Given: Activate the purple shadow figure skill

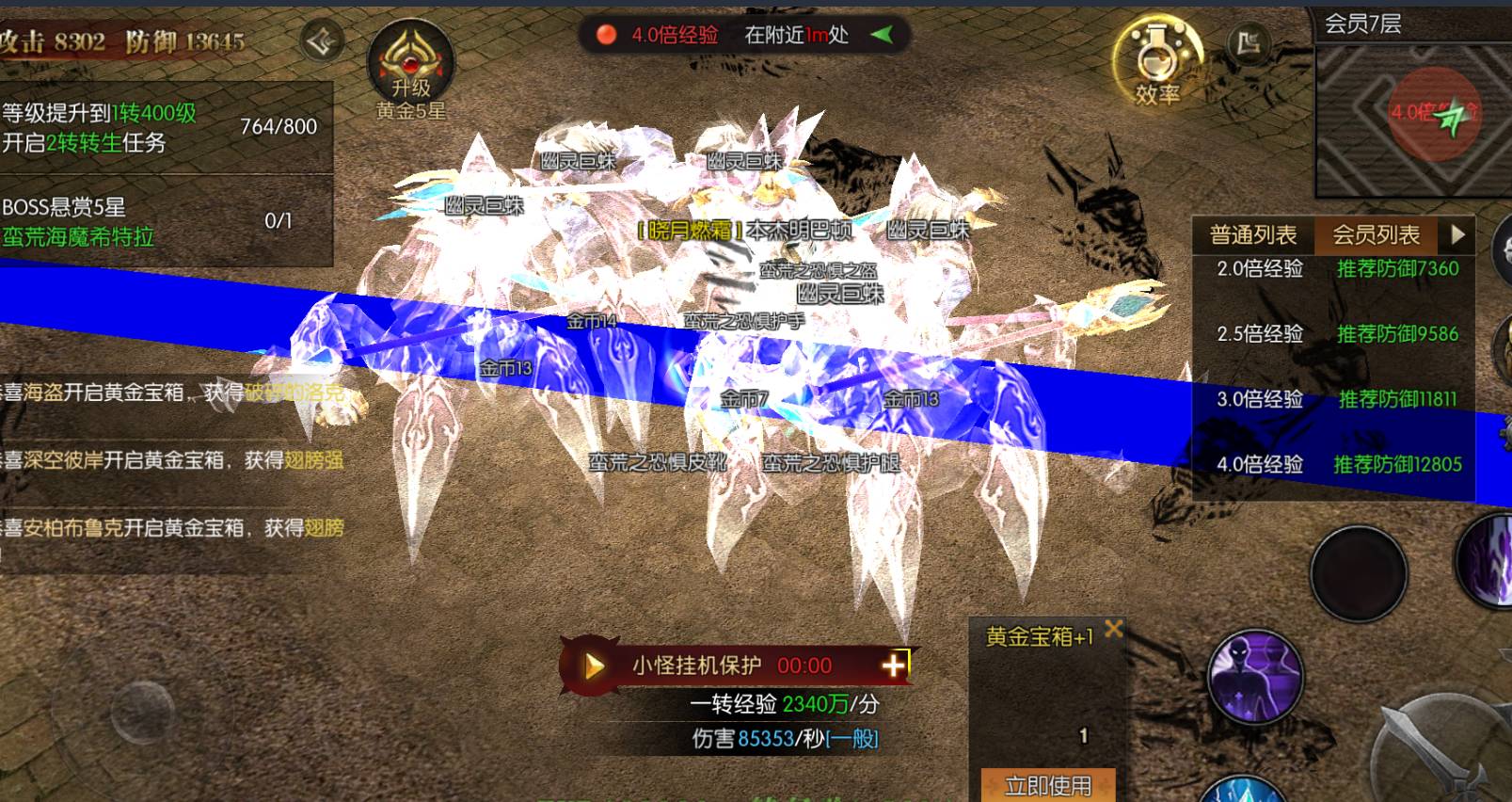Looking at the screenshot, I should [1255, 676].
